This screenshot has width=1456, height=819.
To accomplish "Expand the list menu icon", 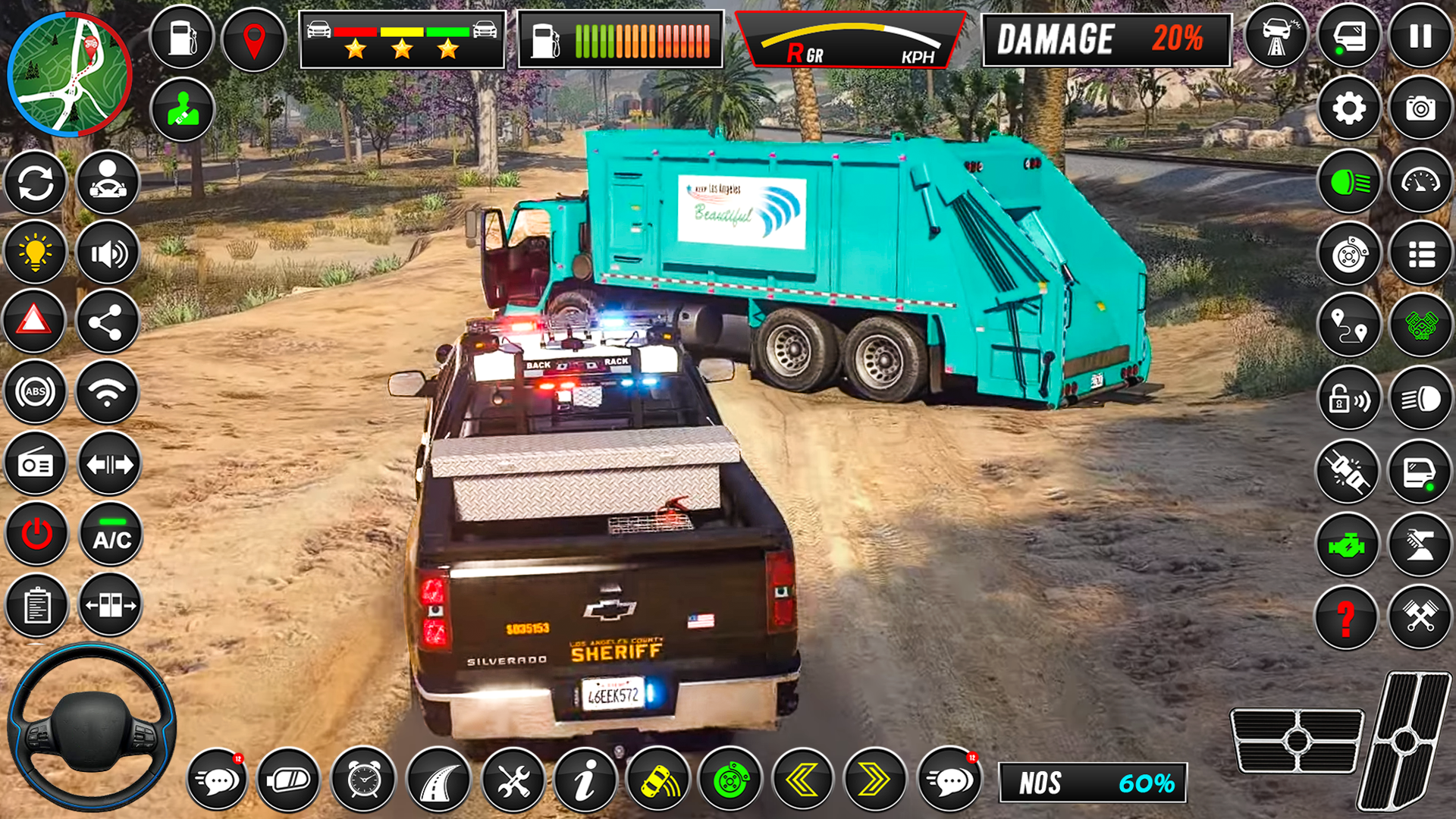I will 1422,253.
